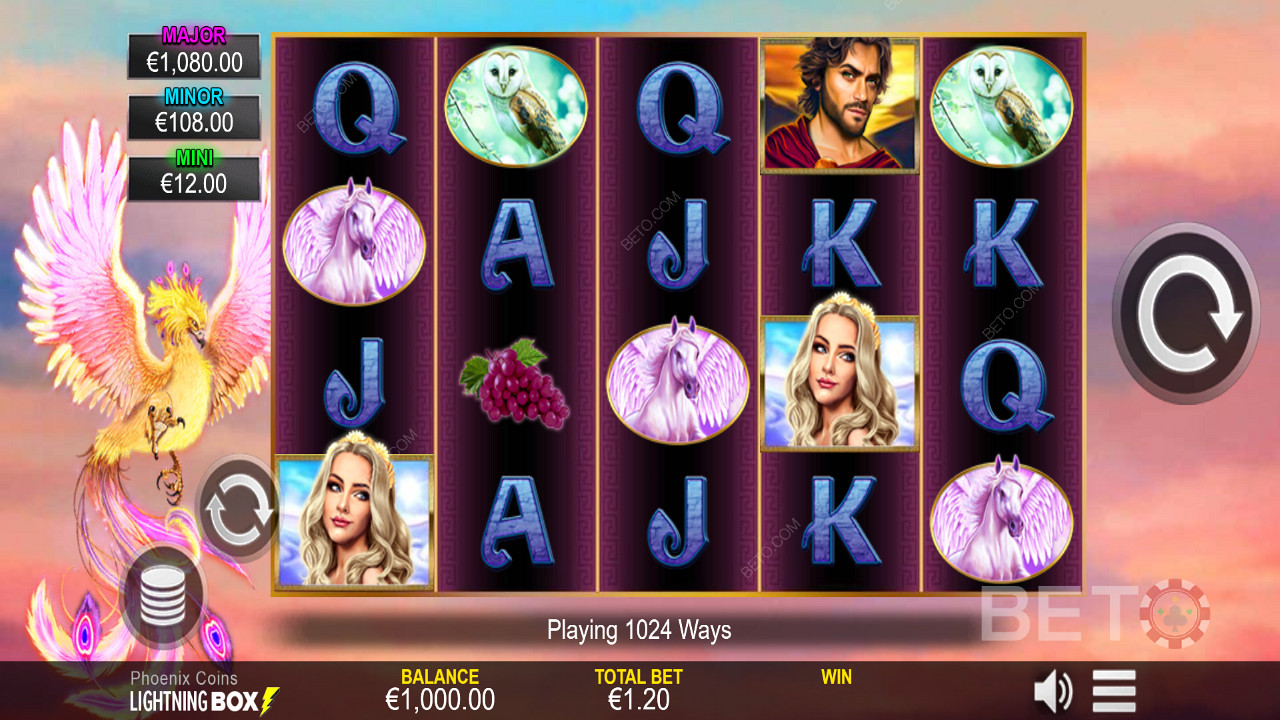This screenshot has width=1280, height=720.
Task: Spin the reels with the large circular arrow
Action: [1186, 313]
